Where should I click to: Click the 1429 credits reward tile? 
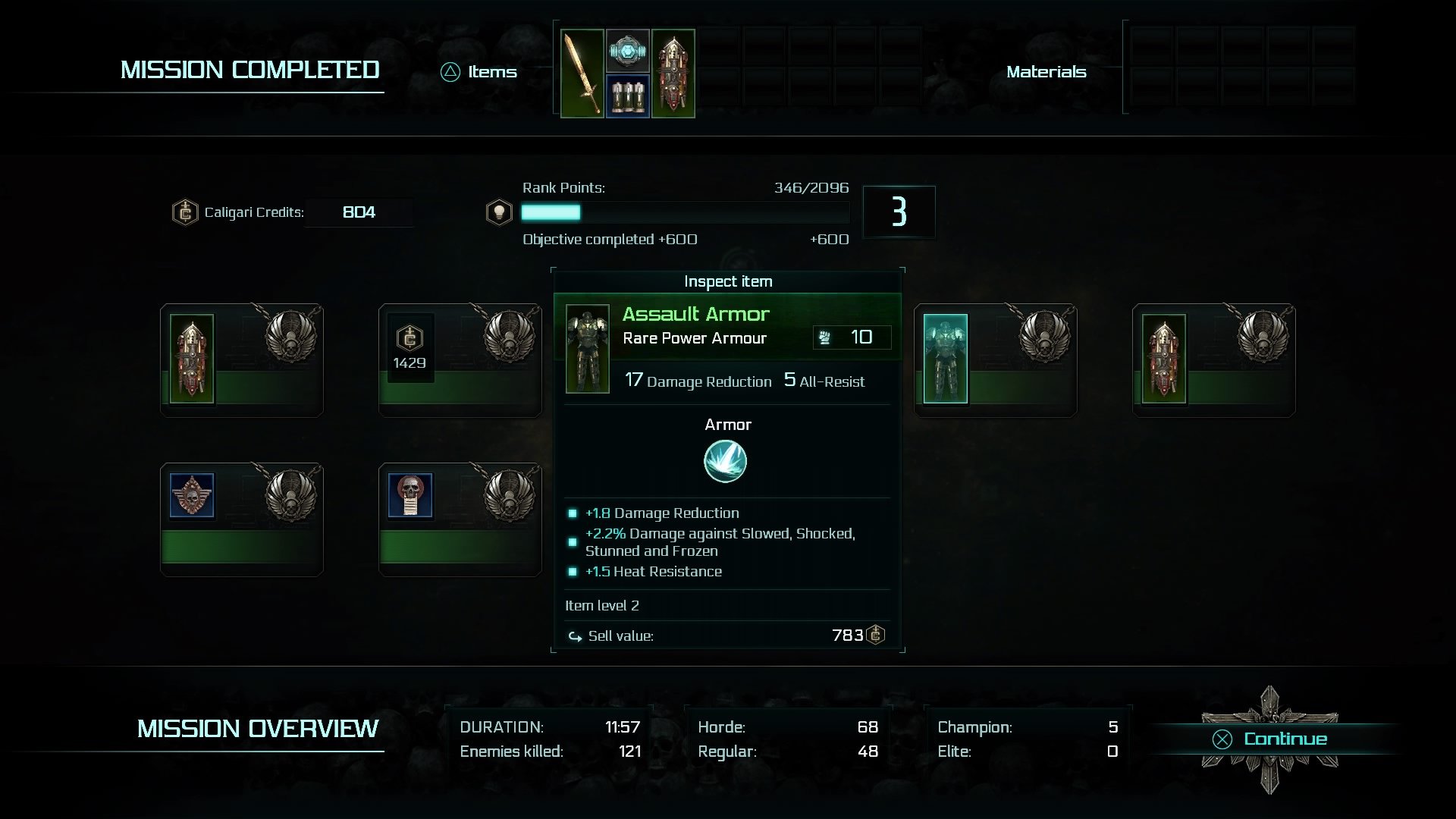pos(409,347)
